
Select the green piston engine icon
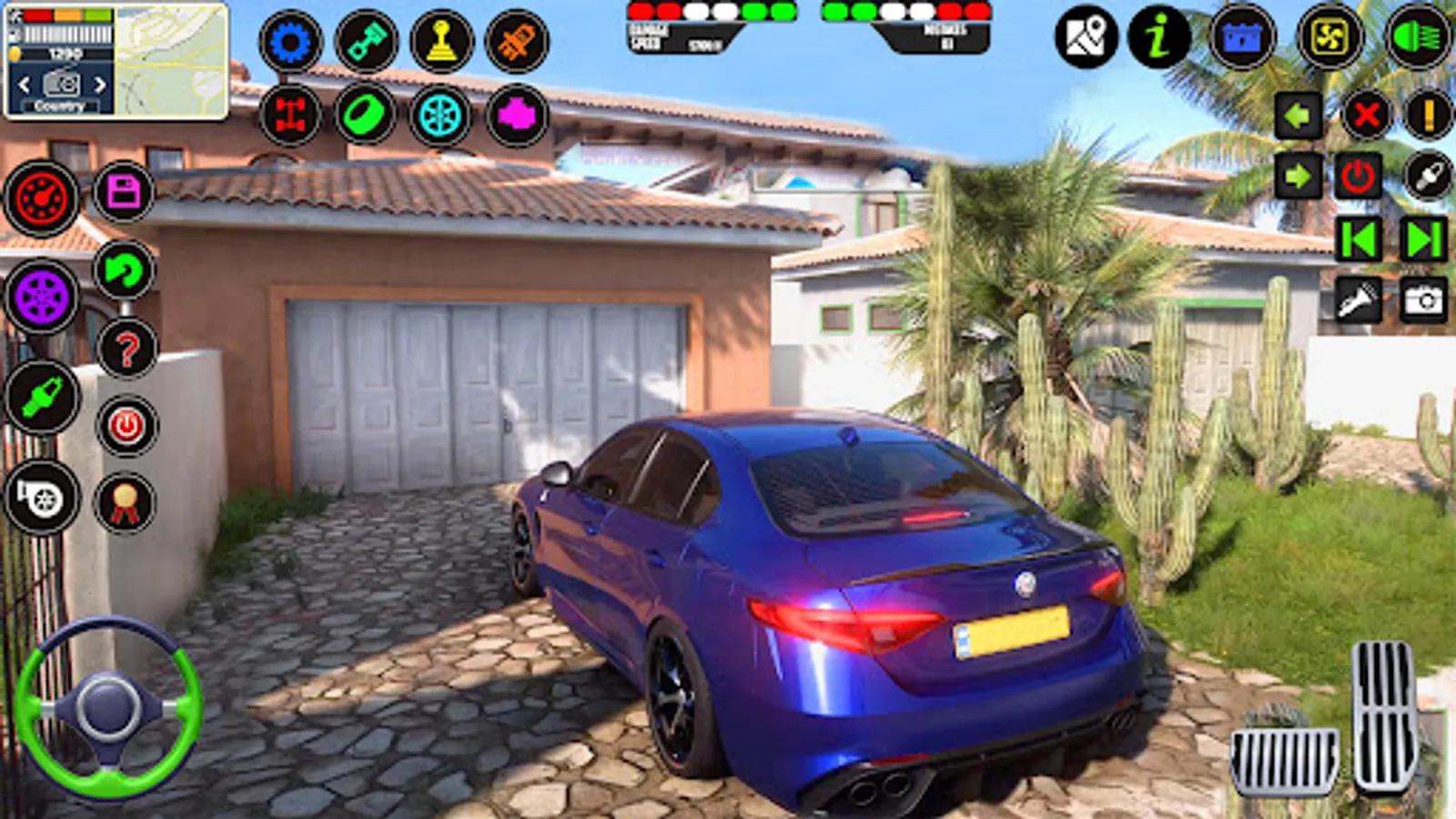366,42
